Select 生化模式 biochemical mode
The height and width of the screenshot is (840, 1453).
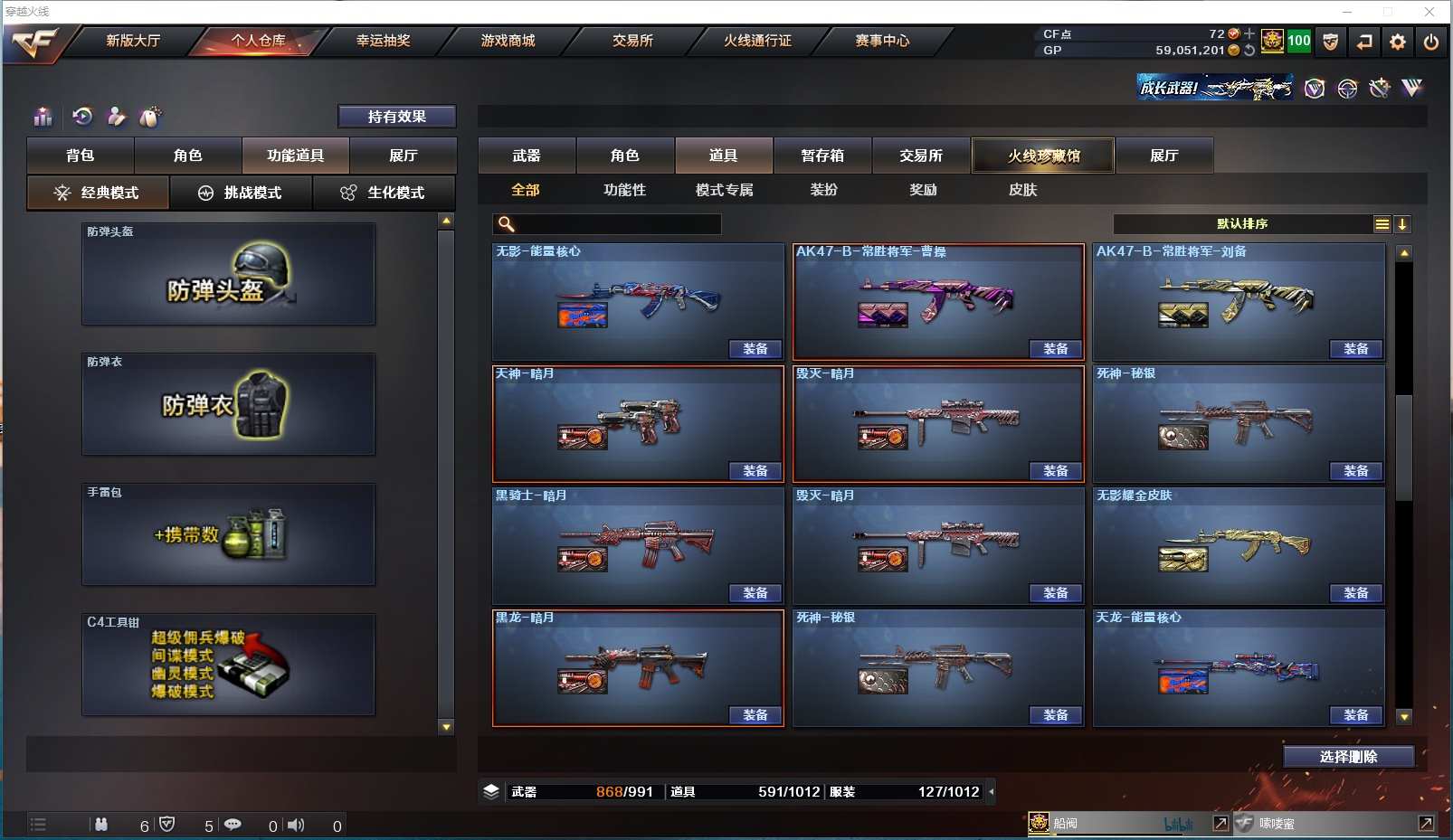tap(384, 193)
